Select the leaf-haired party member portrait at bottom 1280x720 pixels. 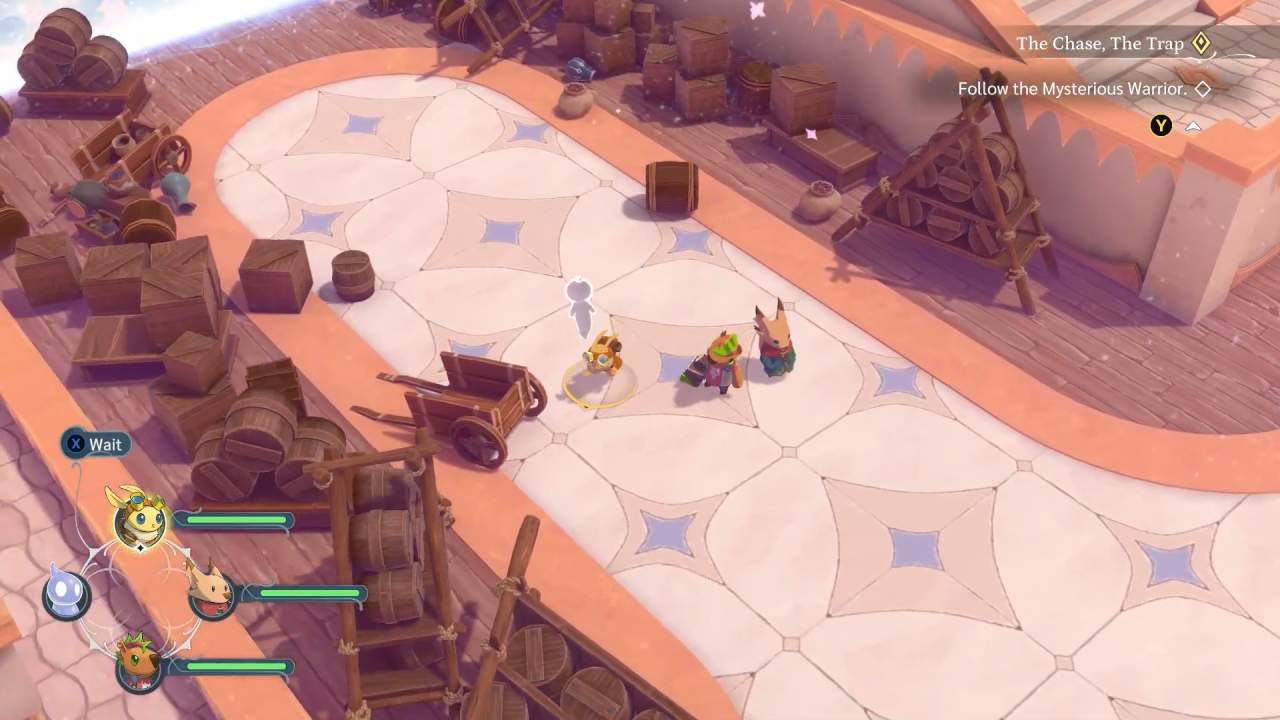140,668
